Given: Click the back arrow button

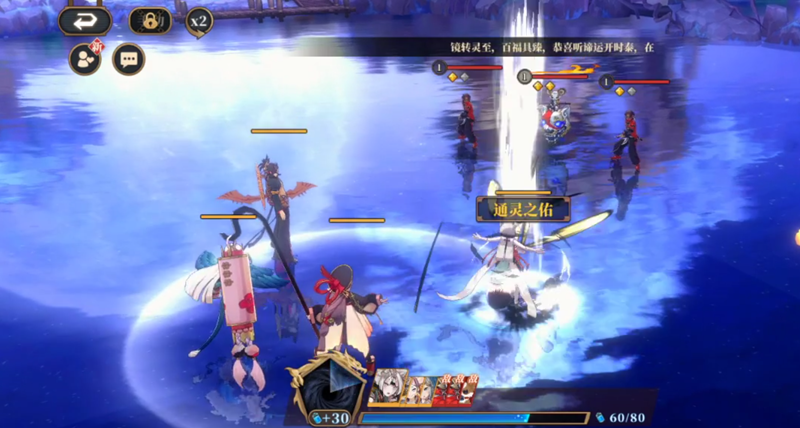Looking at the screenshot, I should 84,20.
